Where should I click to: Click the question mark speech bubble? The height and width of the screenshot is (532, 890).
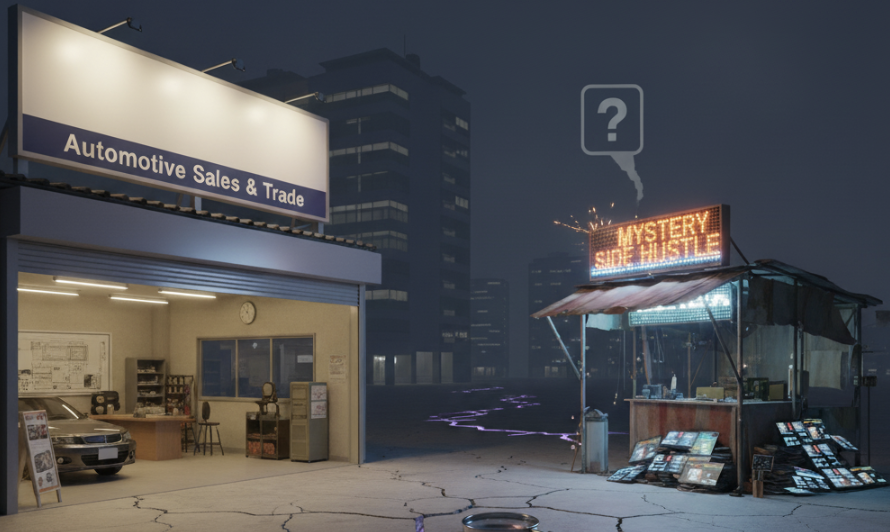coord(611,120)
